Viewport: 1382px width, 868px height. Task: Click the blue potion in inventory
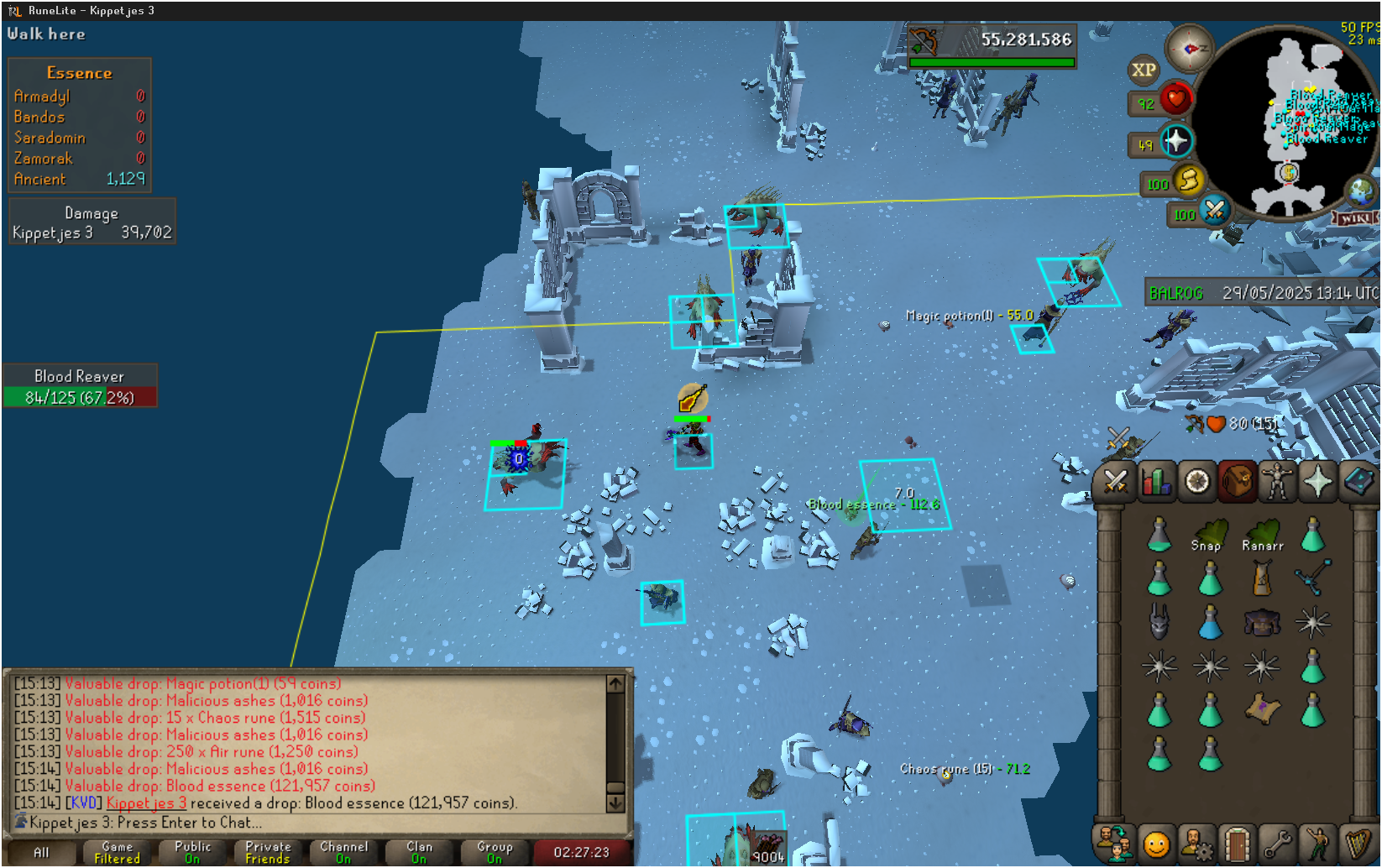[x=1210, y=623]
